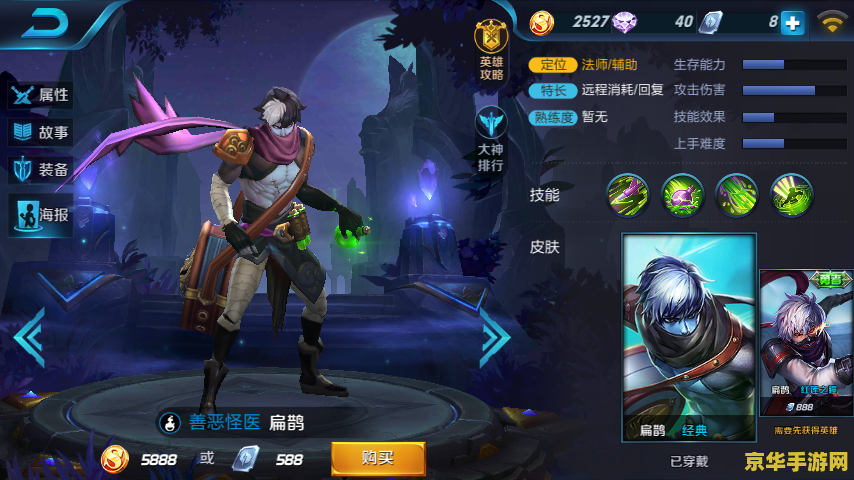The image size is (854, 480).
Task: Choose the 红莲之瞳 skin card
Action: pyautogui.click(x=806, y=345)
